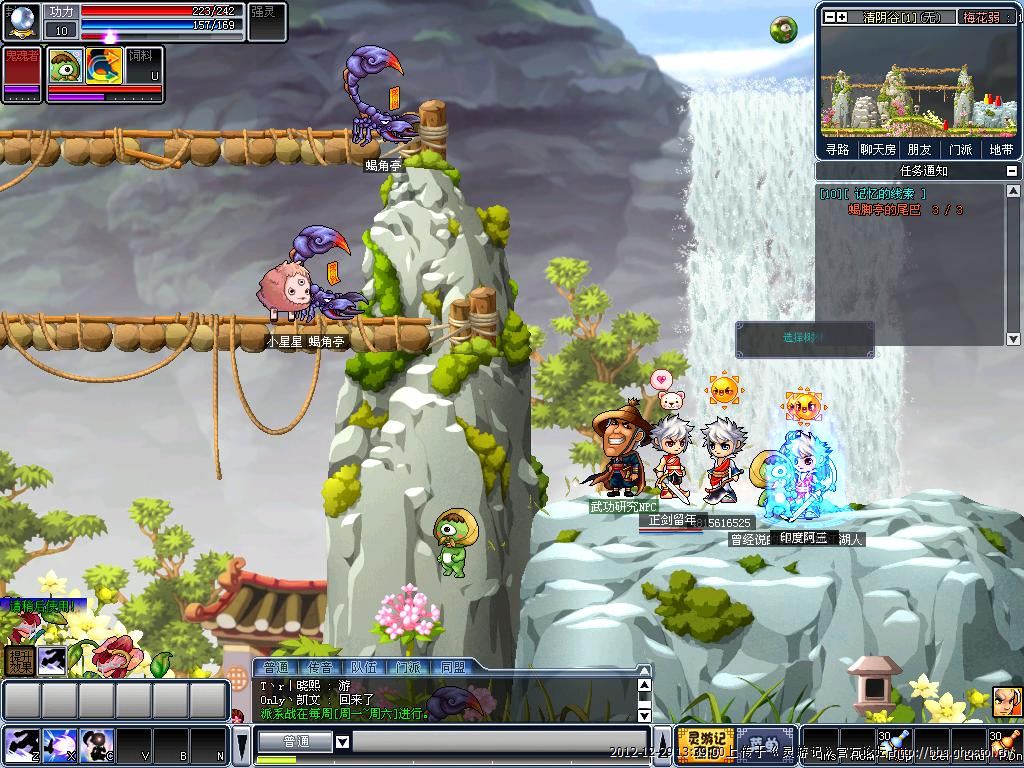Collapse the 任务通知 quest notice panel
This screenshot has width=1024, height=768.
[x=1013, y=171]
